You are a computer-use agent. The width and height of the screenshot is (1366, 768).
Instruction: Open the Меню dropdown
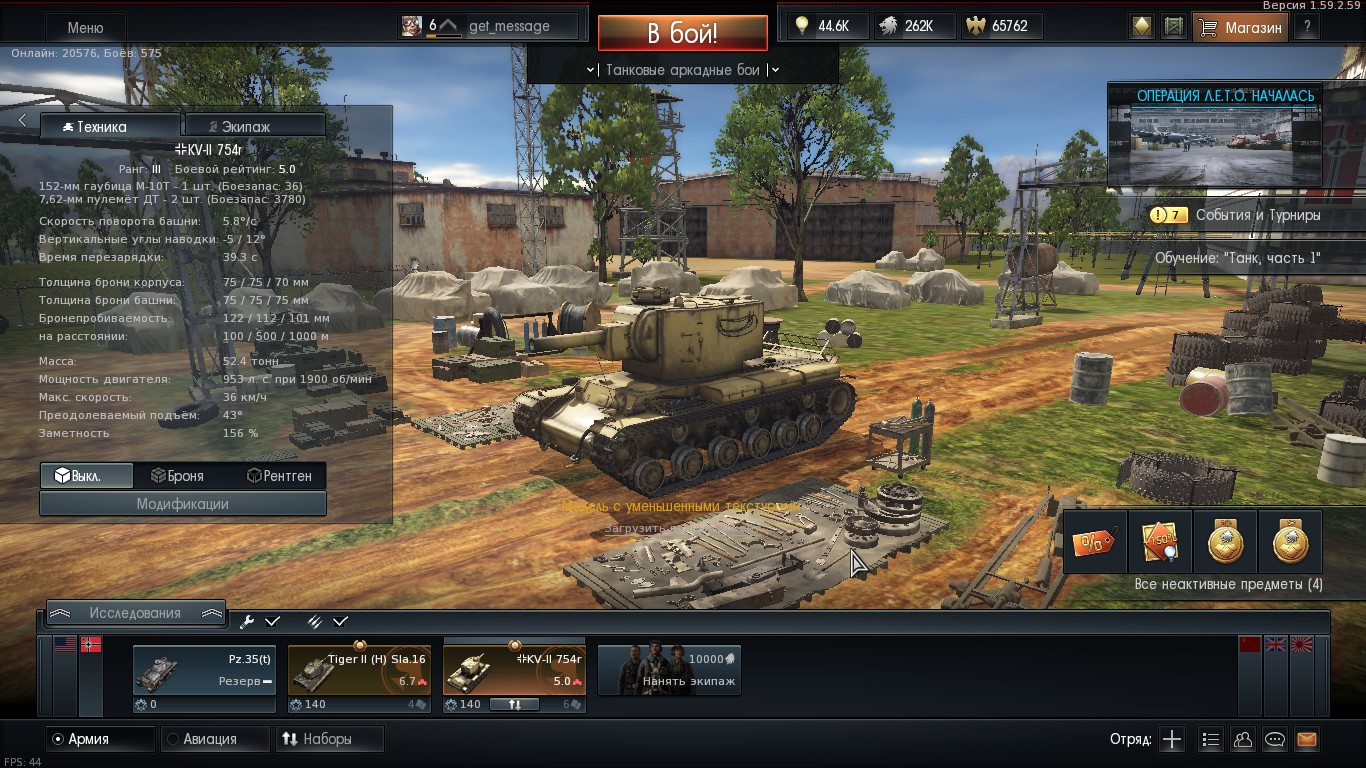tap(85, 28)
